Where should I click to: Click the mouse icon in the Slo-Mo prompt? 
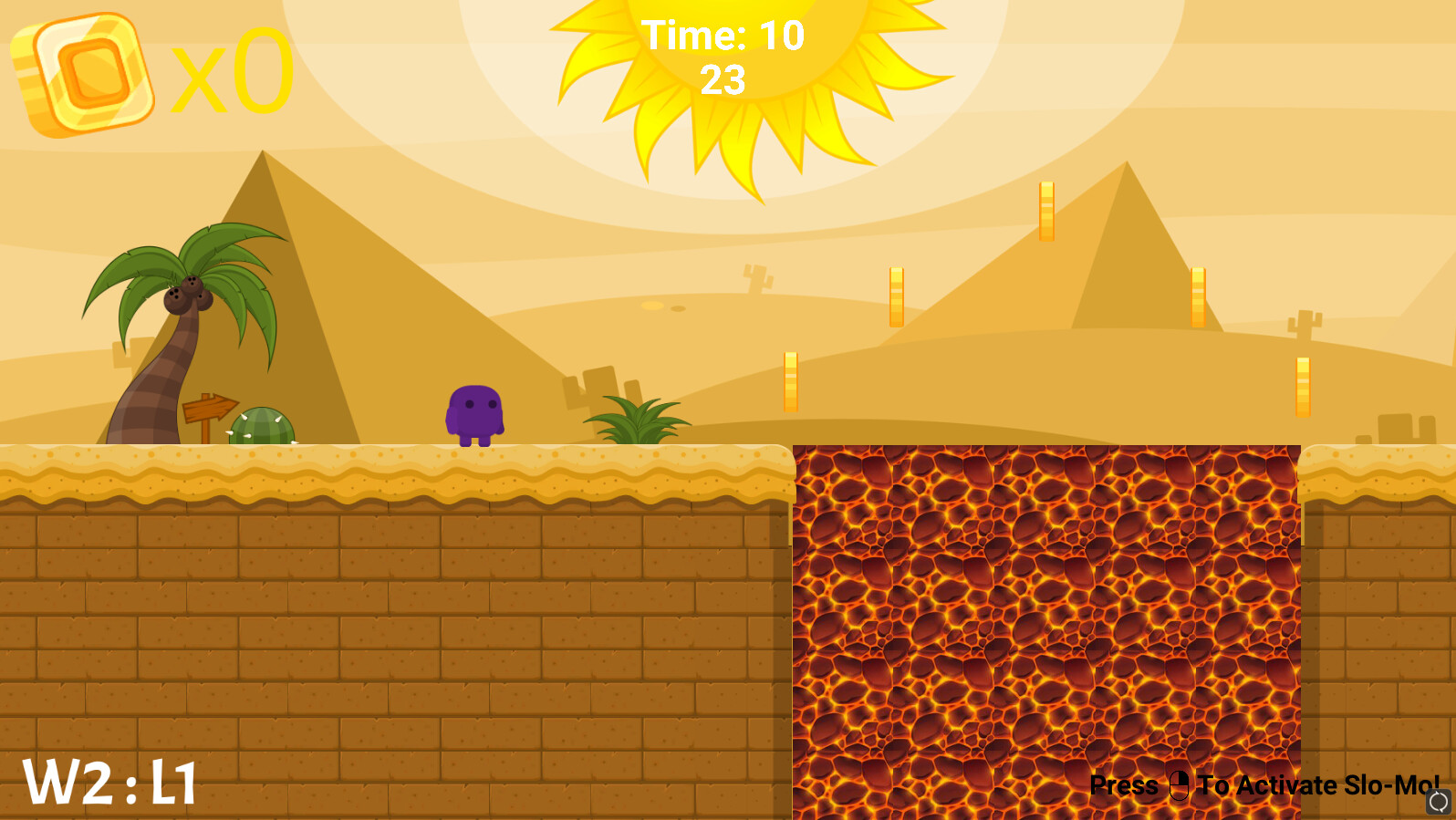[1178, 786]
